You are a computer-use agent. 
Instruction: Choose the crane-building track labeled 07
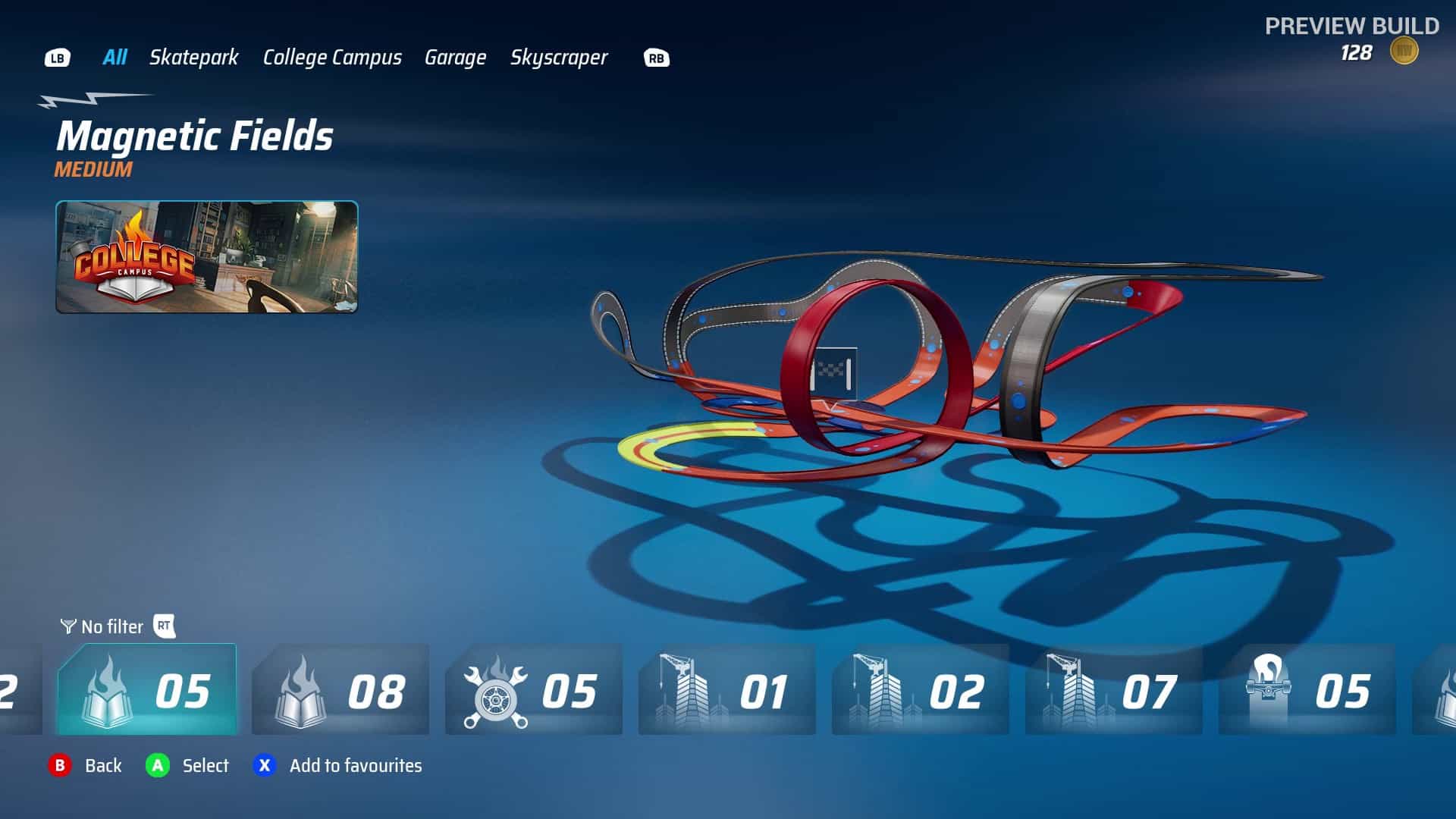click(x=1113, y=692)
